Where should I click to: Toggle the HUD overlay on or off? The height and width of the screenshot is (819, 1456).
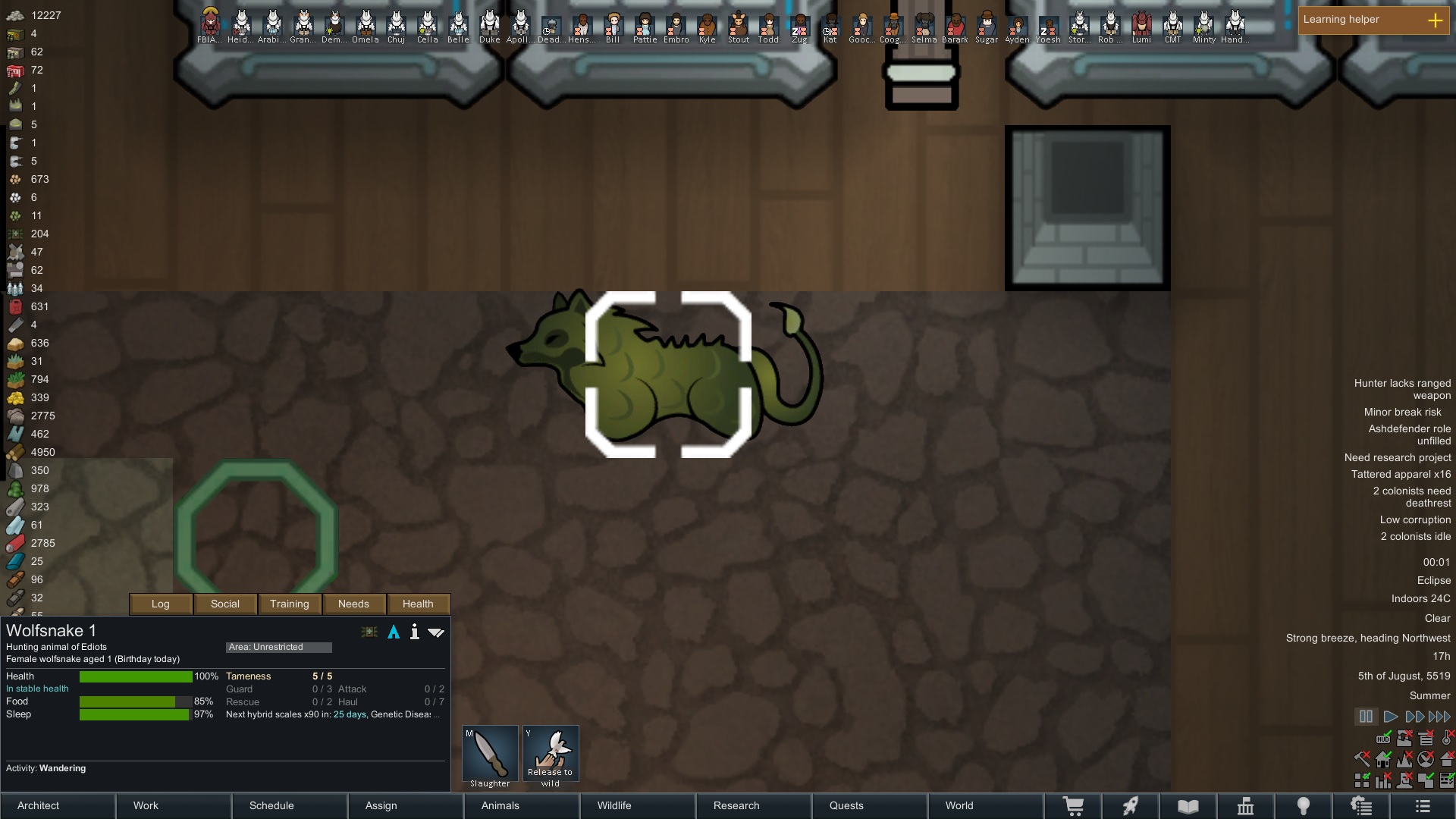(1382, 739)
